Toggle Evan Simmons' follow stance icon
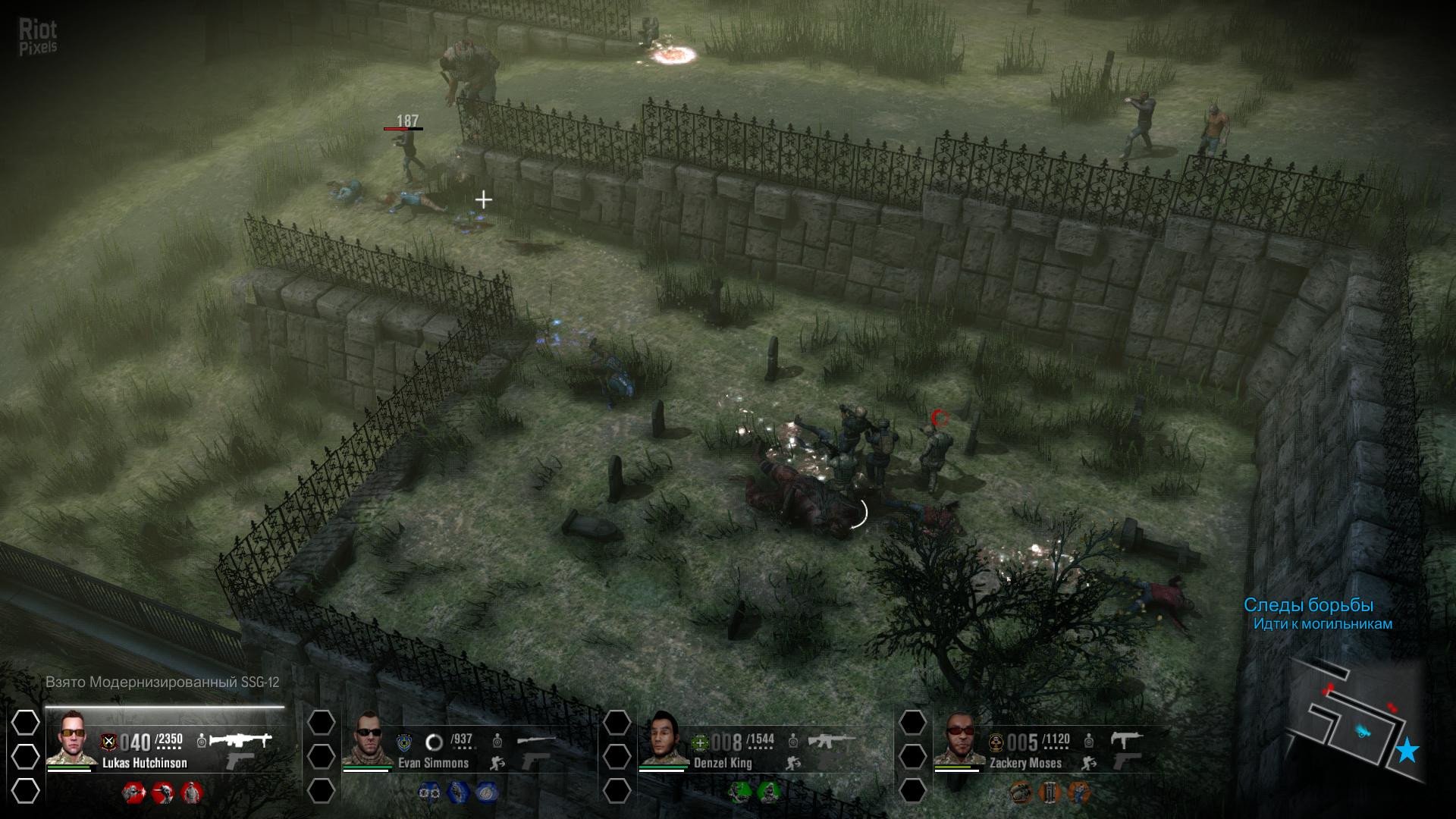Image resolution: width=1456 pixels, height=819 pixels. [497, 763]
